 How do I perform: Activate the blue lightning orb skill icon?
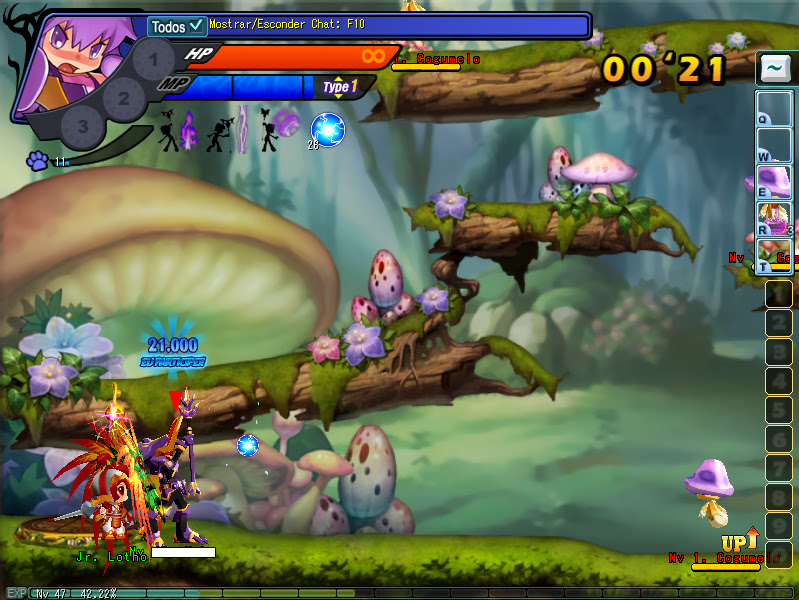pyautogui.click(x=327, y=129)
